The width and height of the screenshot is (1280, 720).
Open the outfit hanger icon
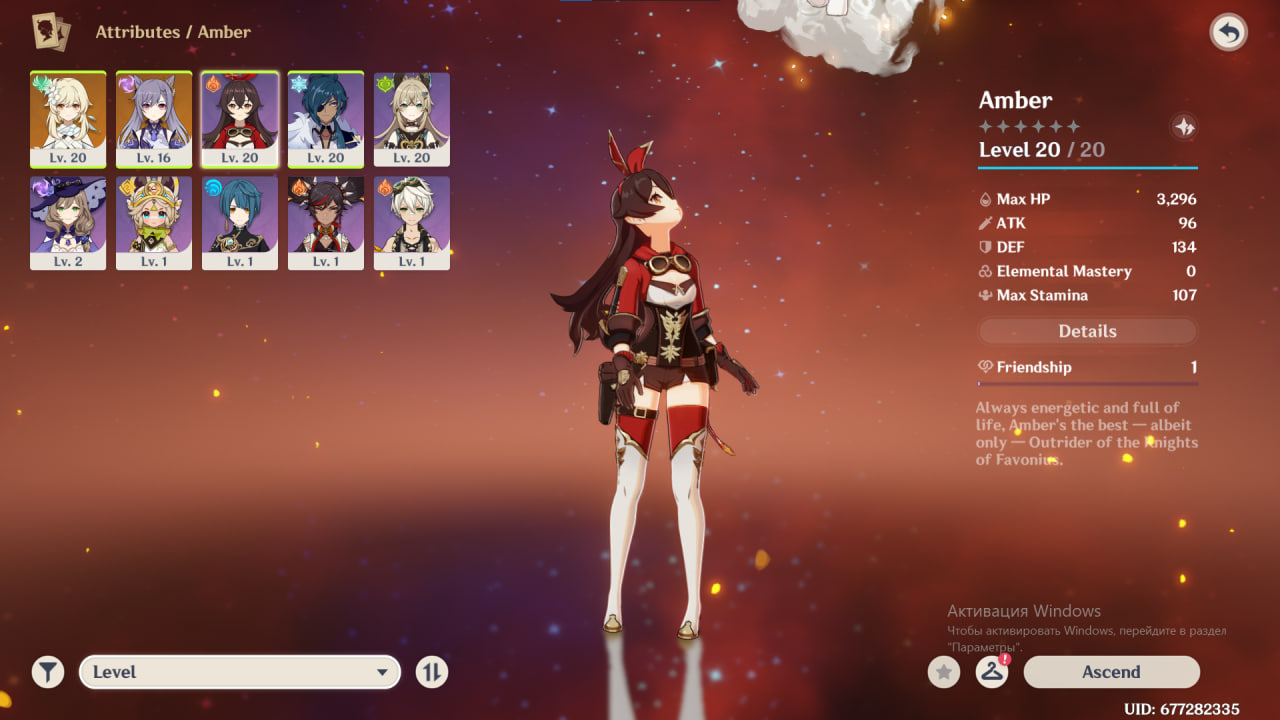[x=991, y=672]
